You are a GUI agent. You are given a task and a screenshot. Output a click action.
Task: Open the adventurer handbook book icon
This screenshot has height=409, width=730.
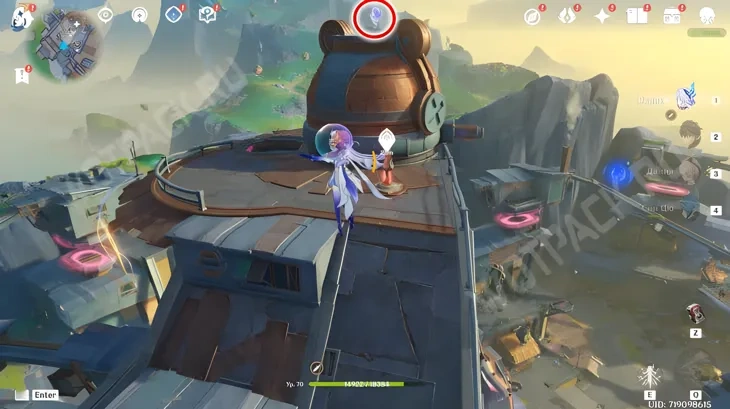(x=636, y=16)
